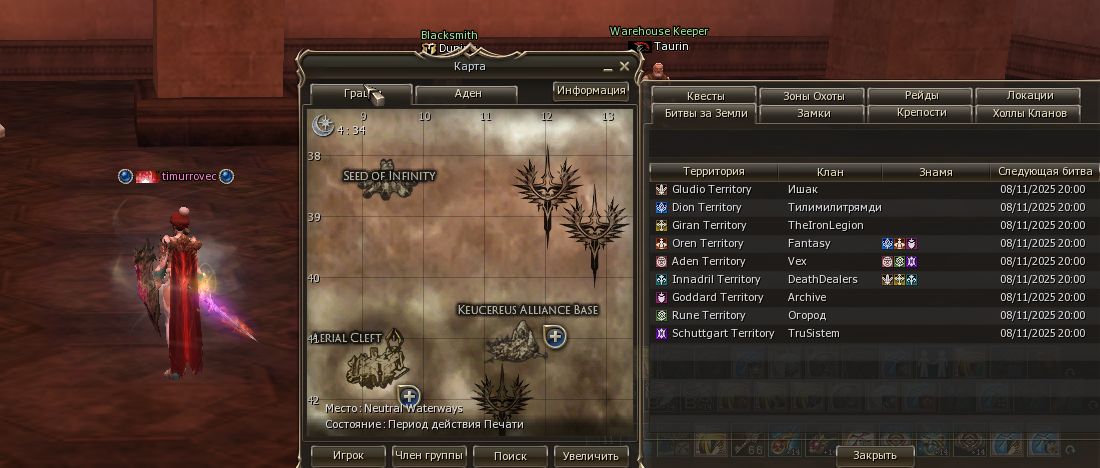Screen dimensions: 1100x468
Task: Open the Поиск map search
Action: click(510, 456)
